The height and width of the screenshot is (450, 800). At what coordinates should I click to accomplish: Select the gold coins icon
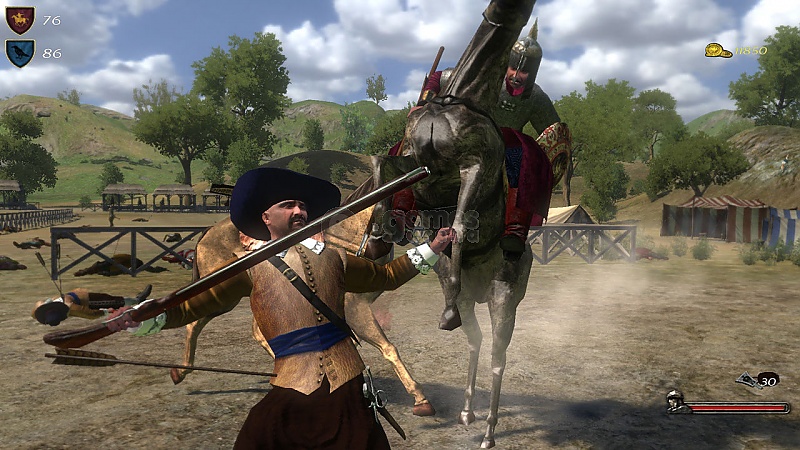coord(717,50)
